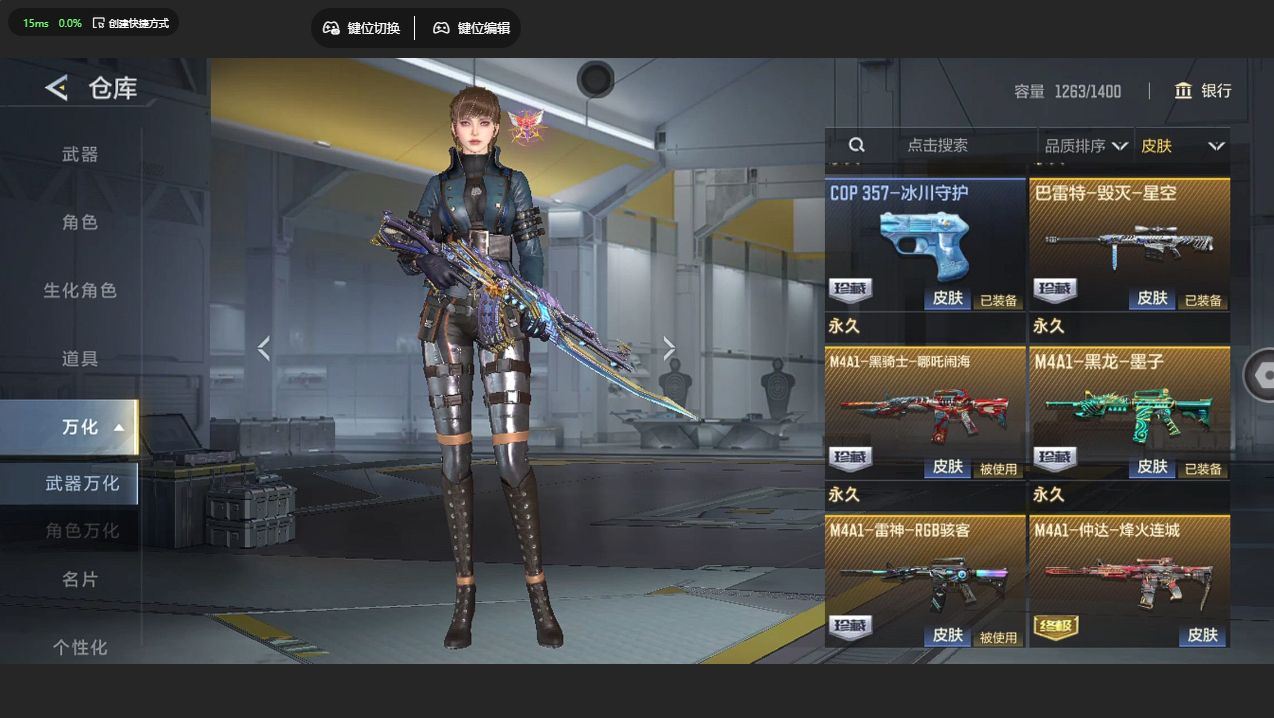This screenshot has height=718, width=1274.
Task: Choose the 角色万化 subcategory
Action: (x=82, y=530)
